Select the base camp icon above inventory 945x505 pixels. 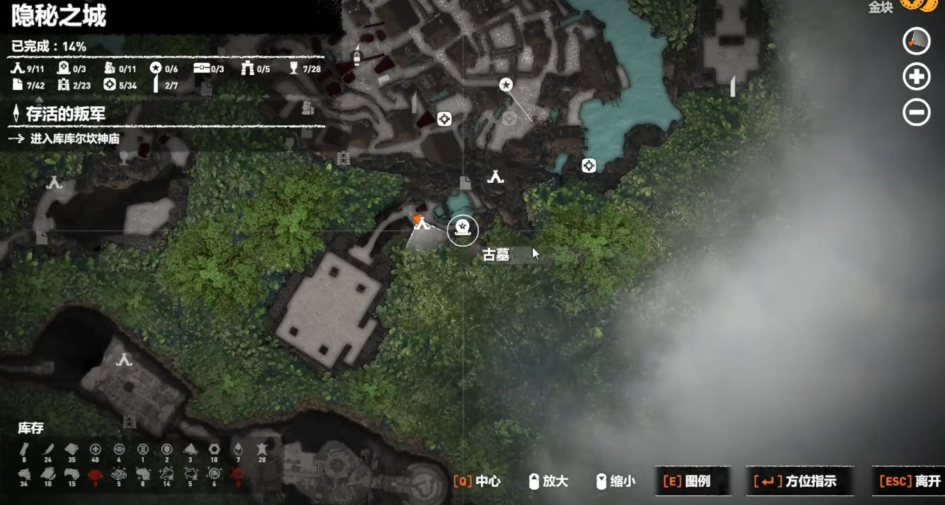tap(124, 359)
